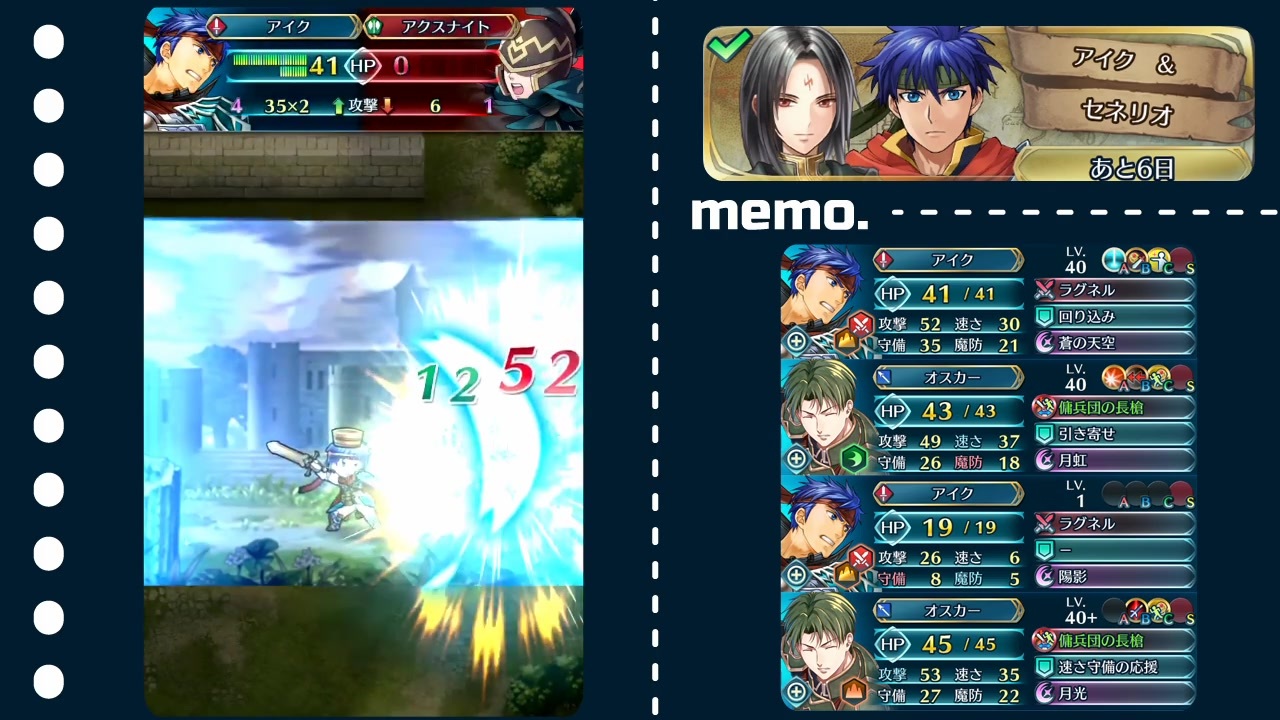Expand level 40 Ike's plus icon
The image size is (1280, 720).
796,341
